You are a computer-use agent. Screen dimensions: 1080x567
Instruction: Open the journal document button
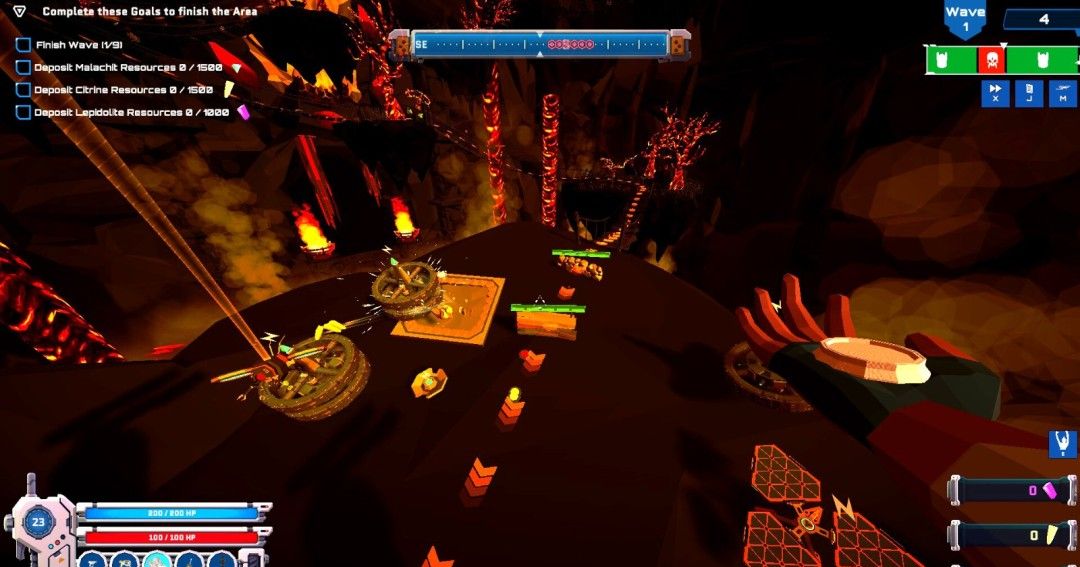click(x=1028, y=93)
